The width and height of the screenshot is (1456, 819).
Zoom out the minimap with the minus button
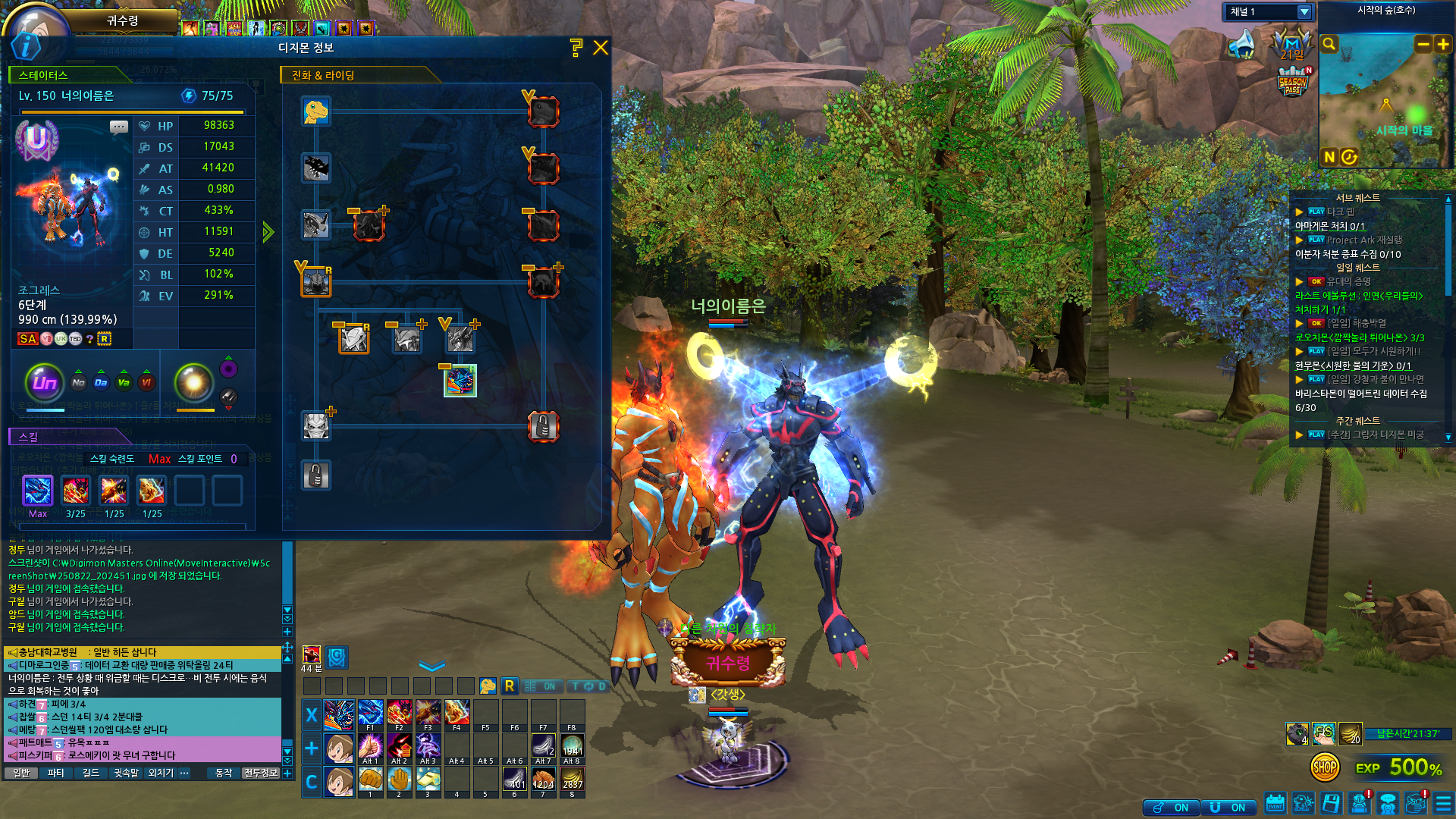1423,45
